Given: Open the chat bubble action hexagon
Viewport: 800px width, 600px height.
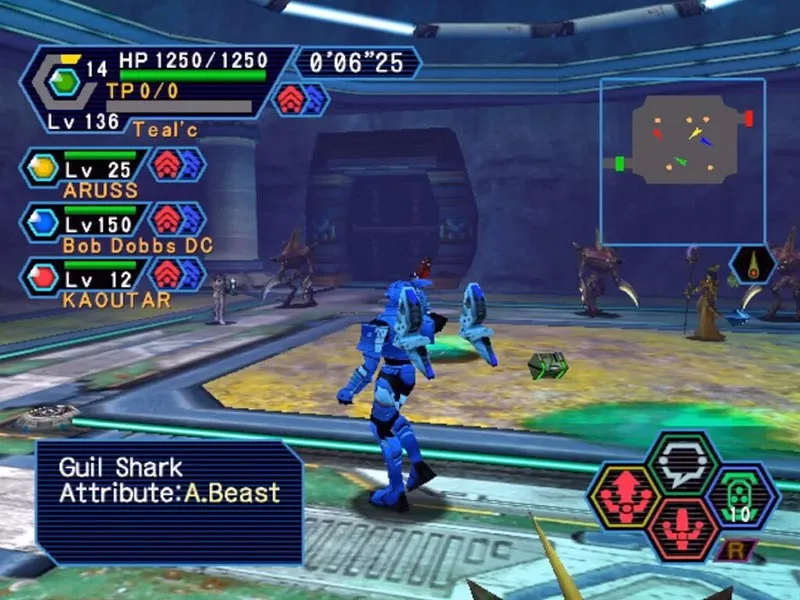Looking at the screenshot, I should (683, 463).
